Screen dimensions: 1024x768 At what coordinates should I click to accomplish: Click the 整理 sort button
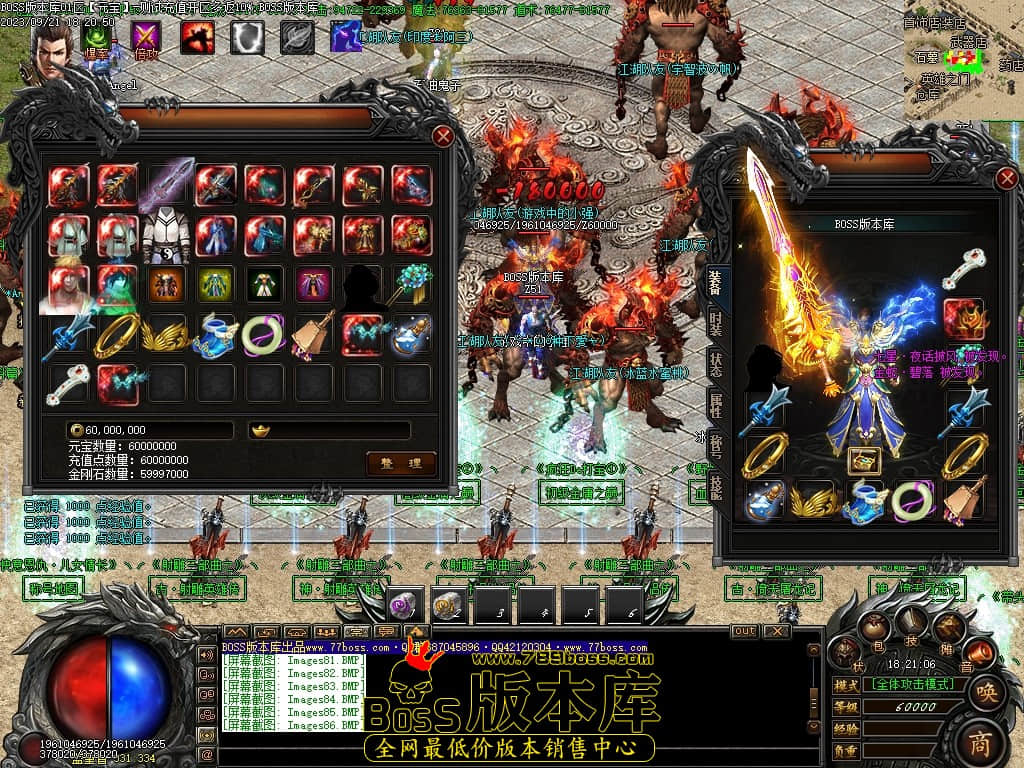[401, 462]
